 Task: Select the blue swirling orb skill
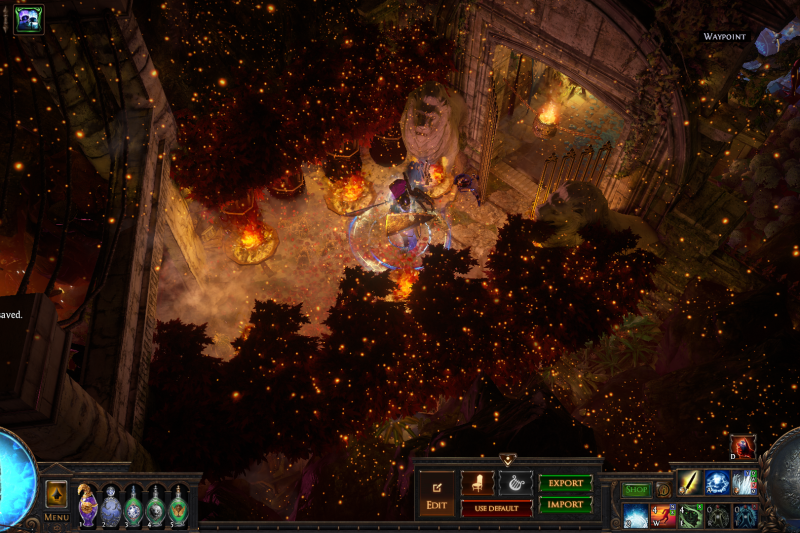click(716, 483)
